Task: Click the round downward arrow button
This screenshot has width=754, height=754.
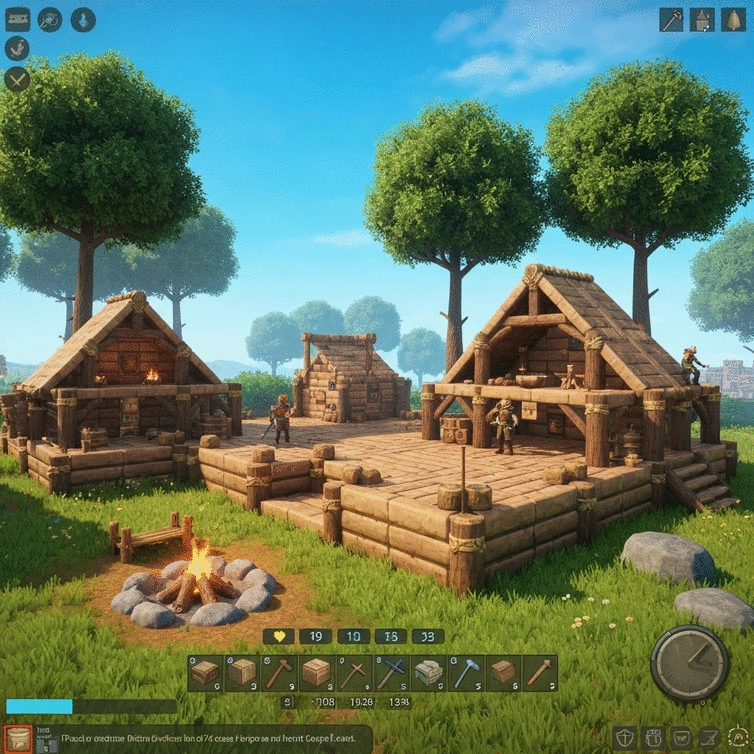Action: (82, 19)
